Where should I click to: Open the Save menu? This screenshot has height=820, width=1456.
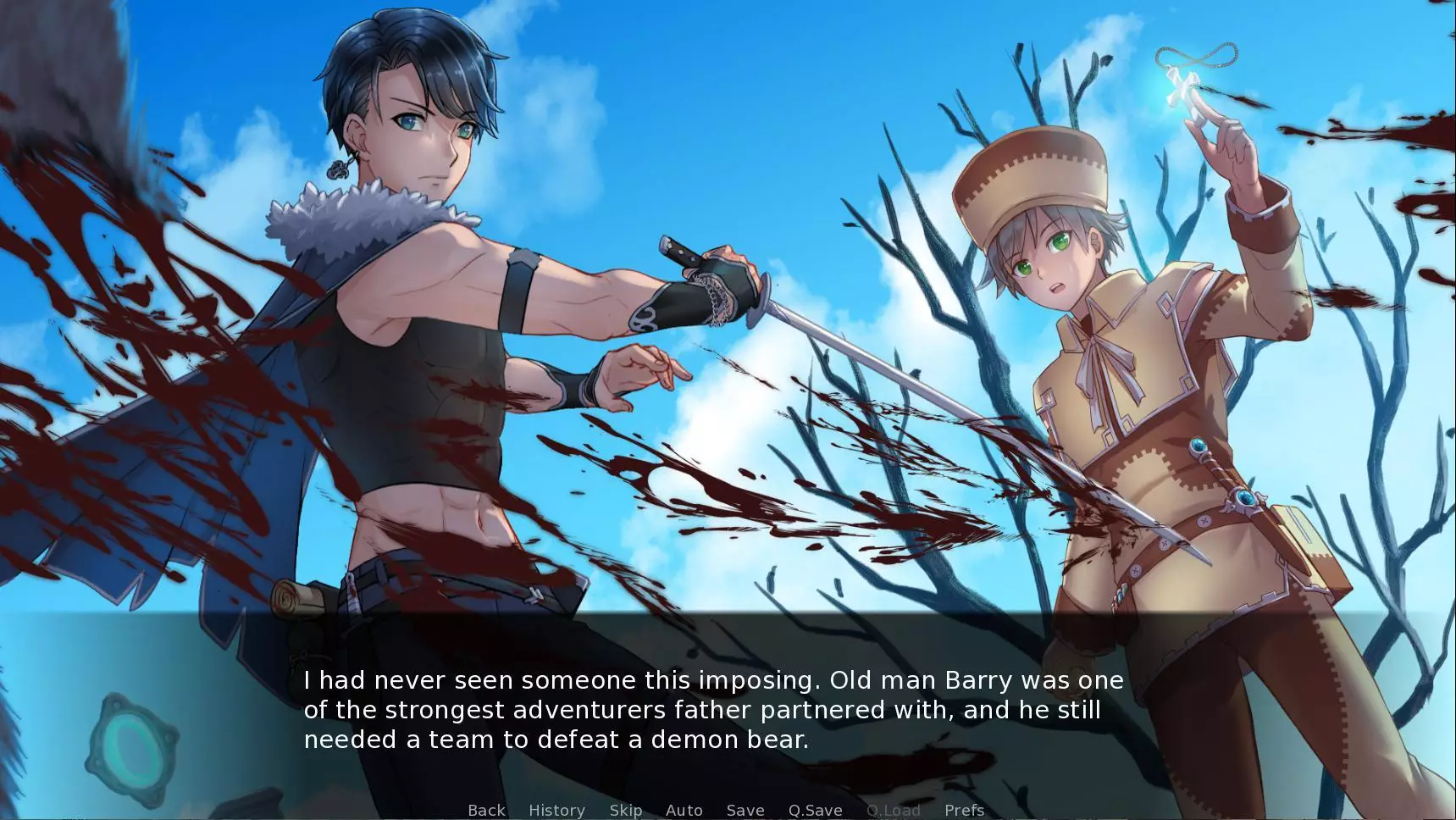pyautogui.click(x=745, y=810)
